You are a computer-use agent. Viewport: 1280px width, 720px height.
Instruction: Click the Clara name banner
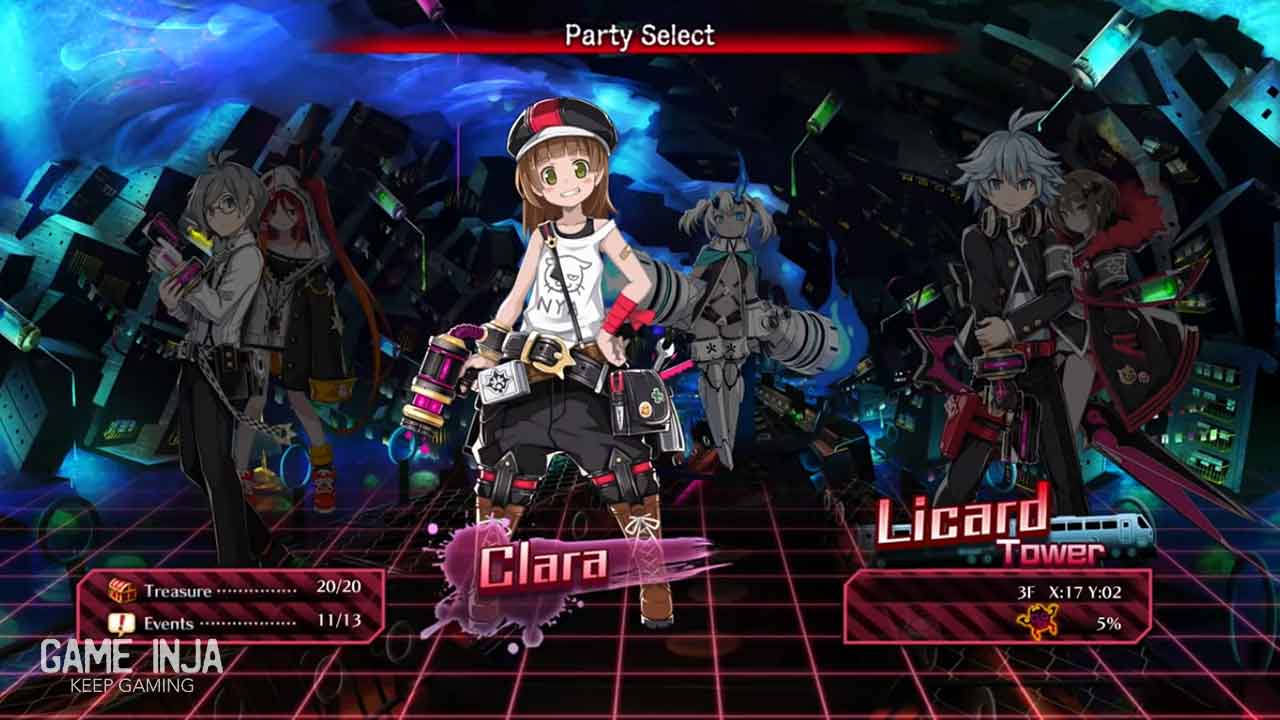[545, 566]
